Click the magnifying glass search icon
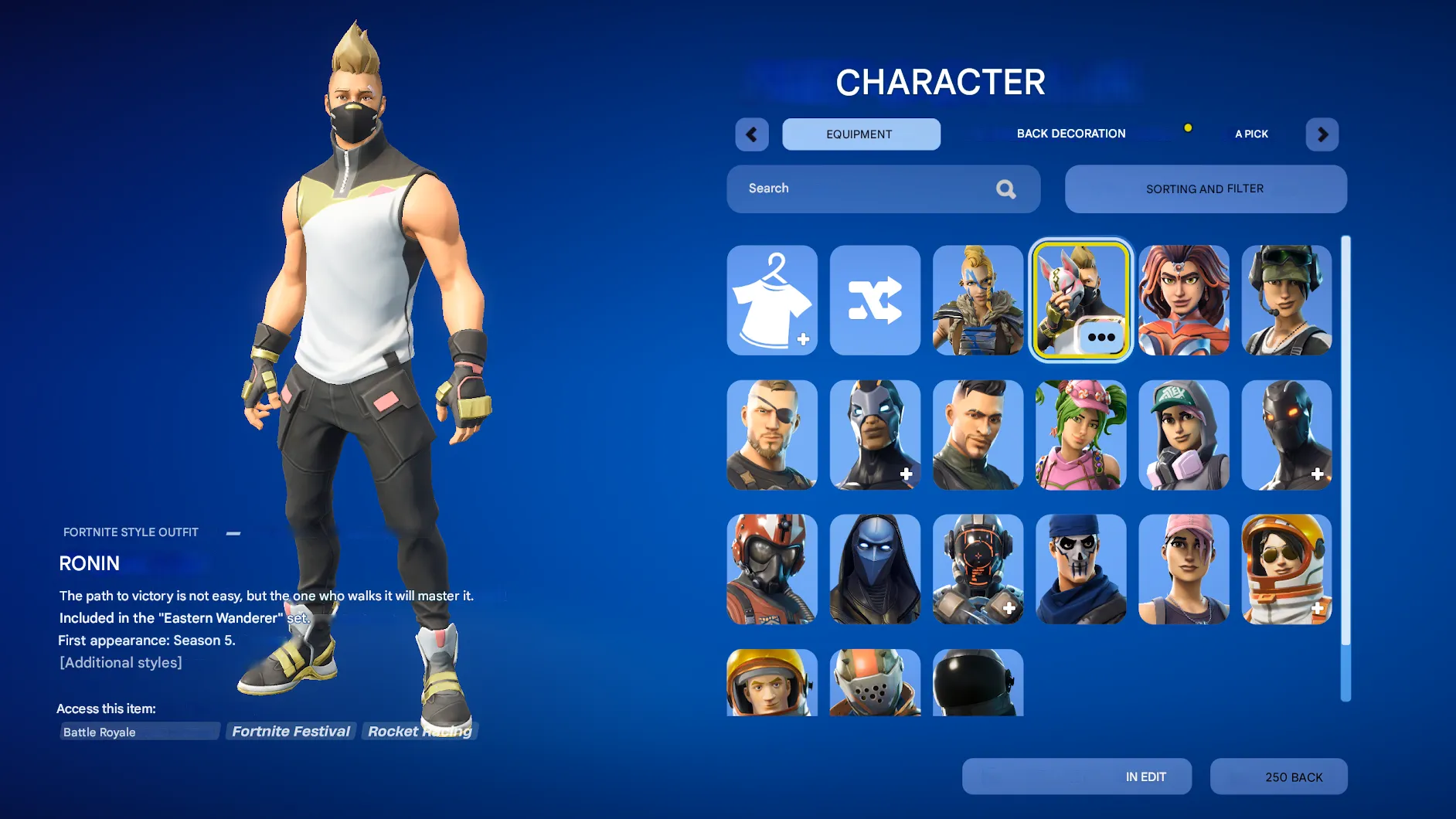 (x=1005, y=189)
